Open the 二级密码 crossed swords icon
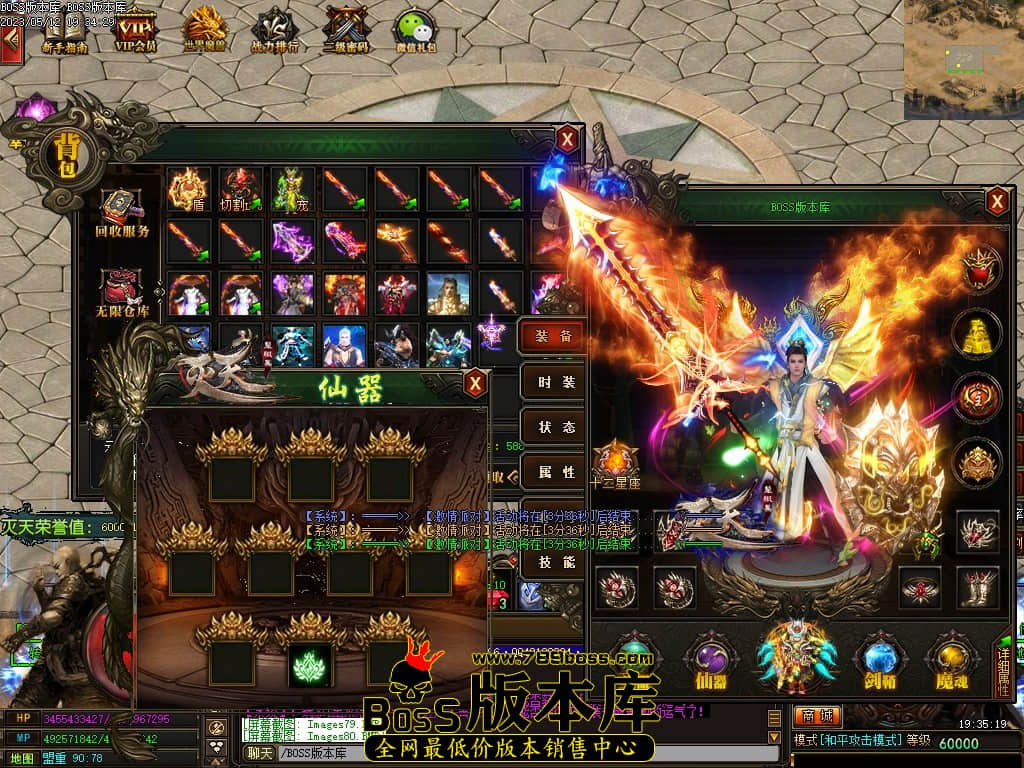Screen dimensions: 1024x768 click(x=345, y=30)
